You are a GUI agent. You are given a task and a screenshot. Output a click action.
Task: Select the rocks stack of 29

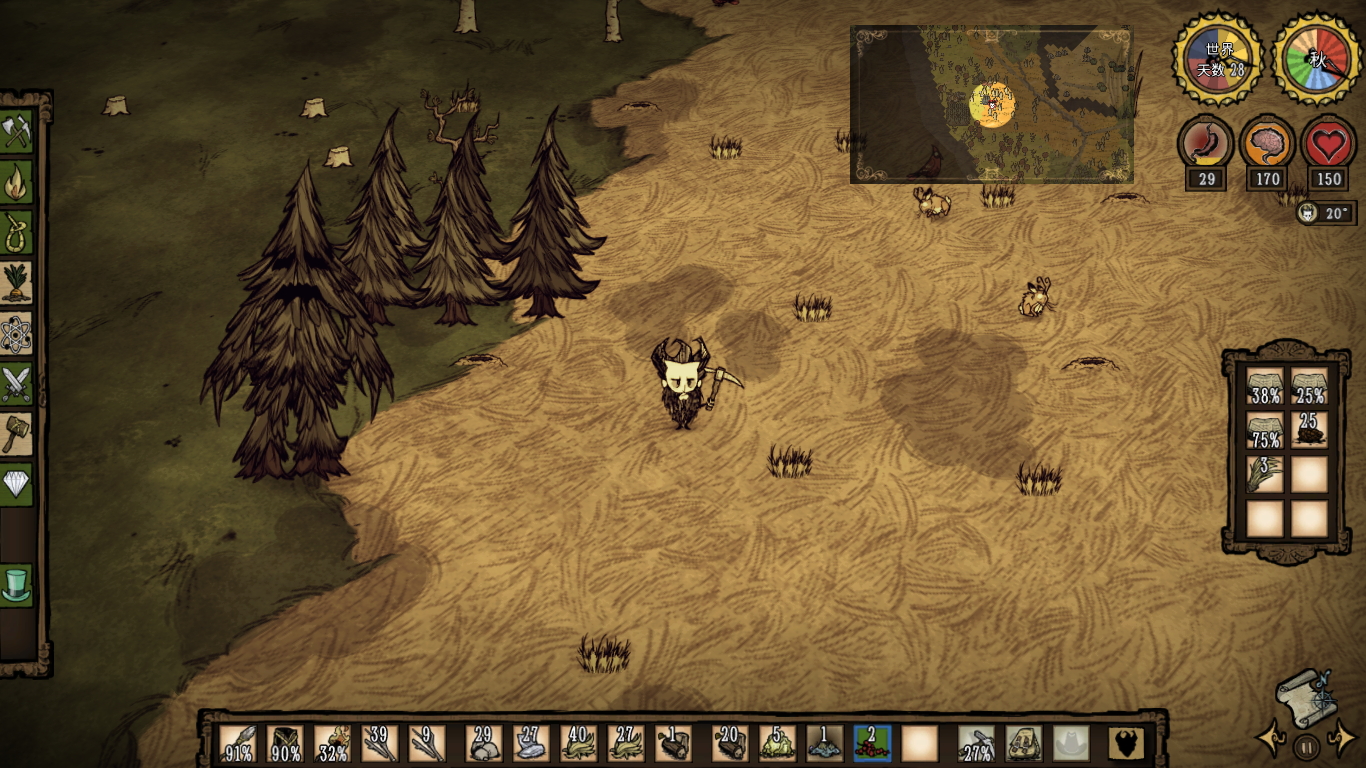click(x=485, y=744)
